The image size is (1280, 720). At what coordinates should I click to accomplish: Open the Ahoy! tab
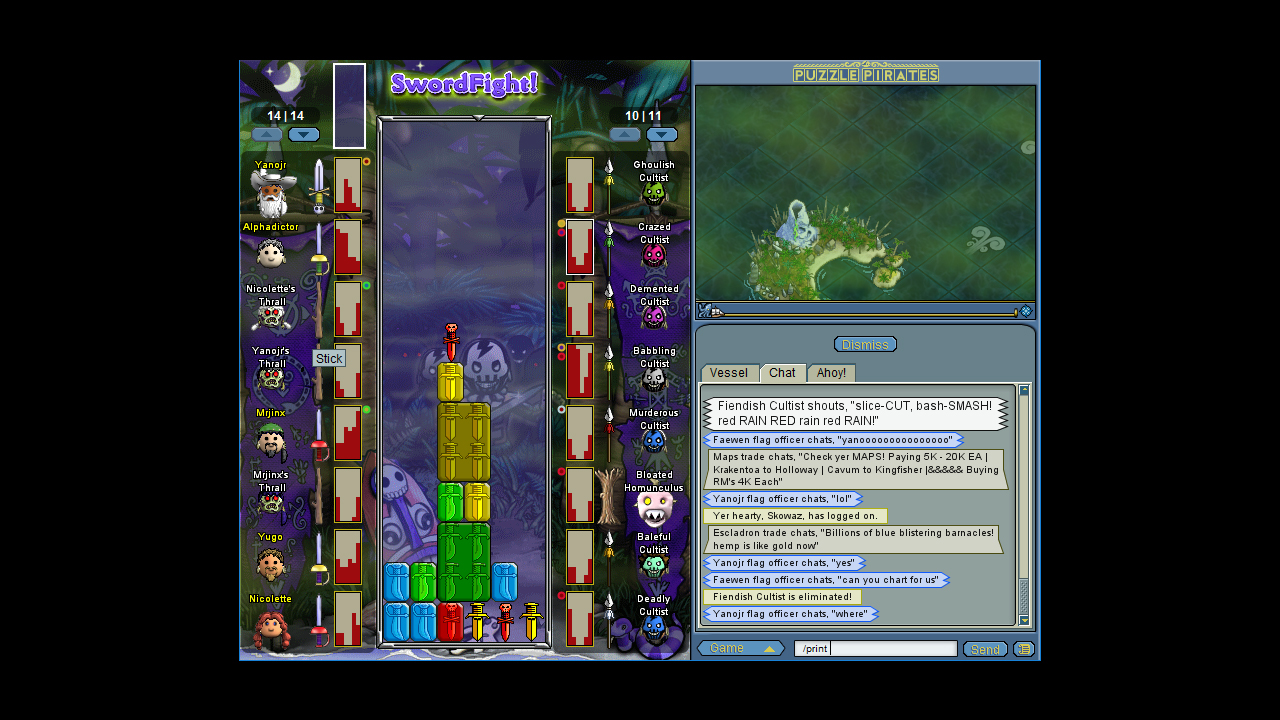point(831,372)
